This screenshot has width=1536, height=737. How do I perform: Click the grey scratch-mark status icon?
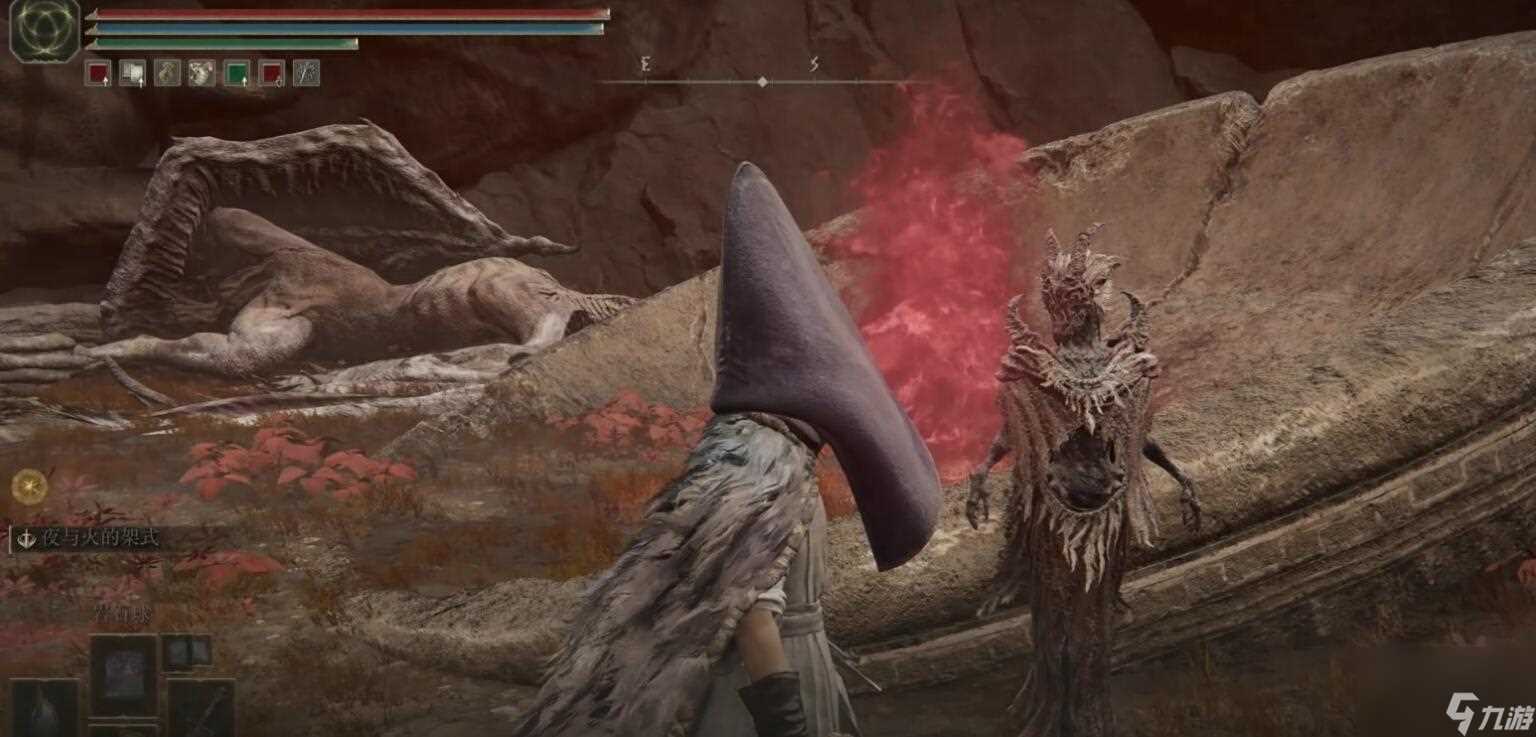[306, 73]
